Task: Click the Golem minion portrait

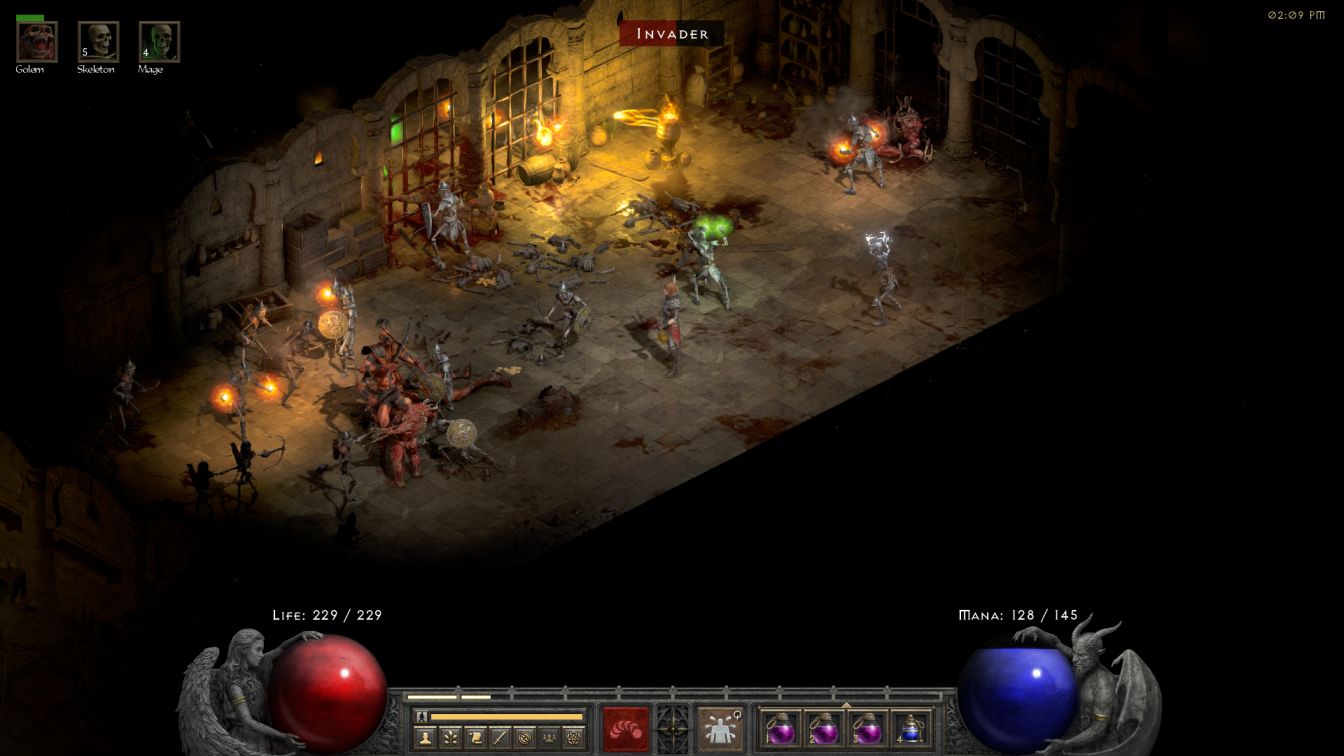Action: coord(37,41)
